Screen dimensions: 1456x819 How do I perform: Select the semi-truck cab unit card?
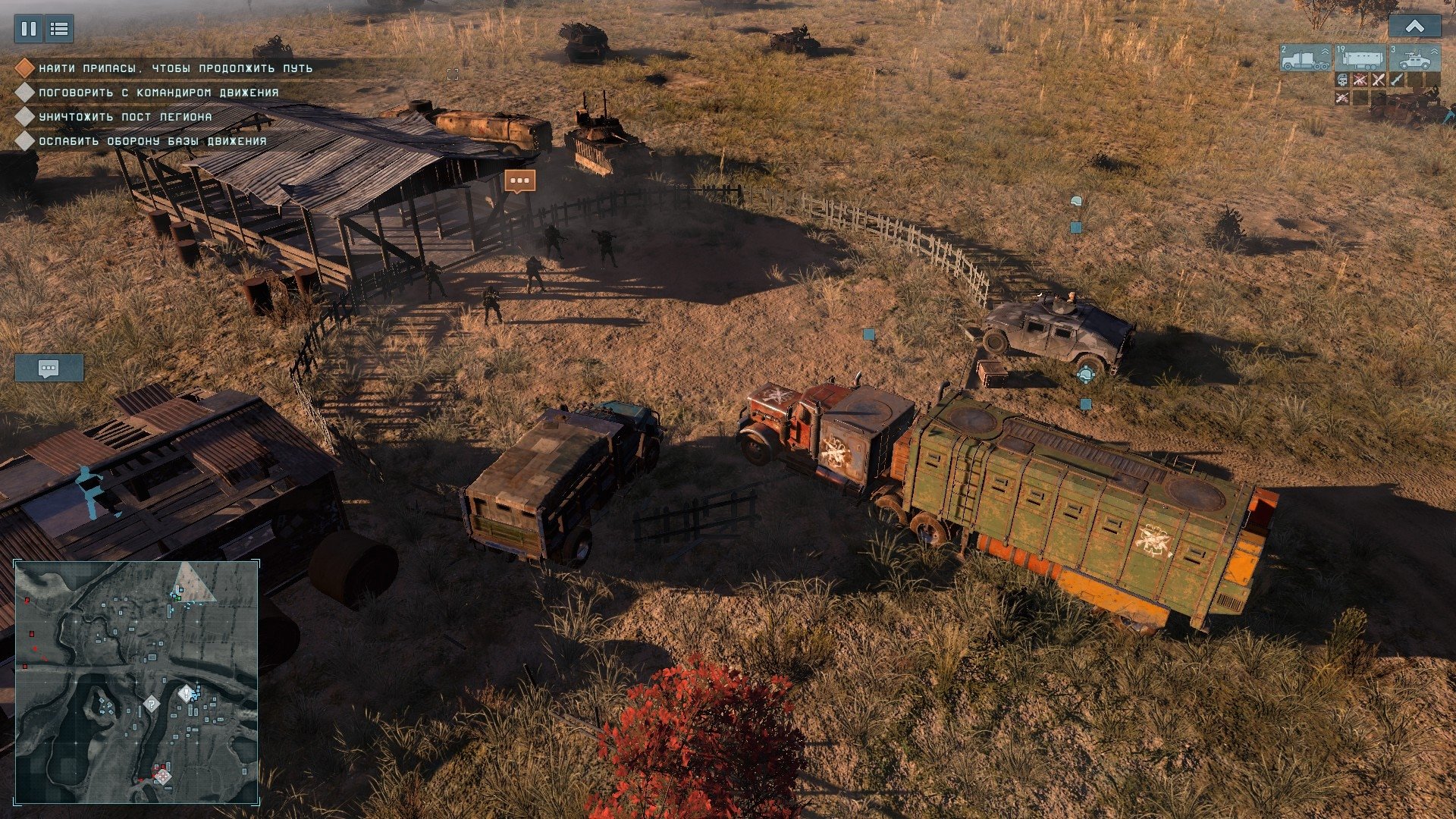(1306, 58)
